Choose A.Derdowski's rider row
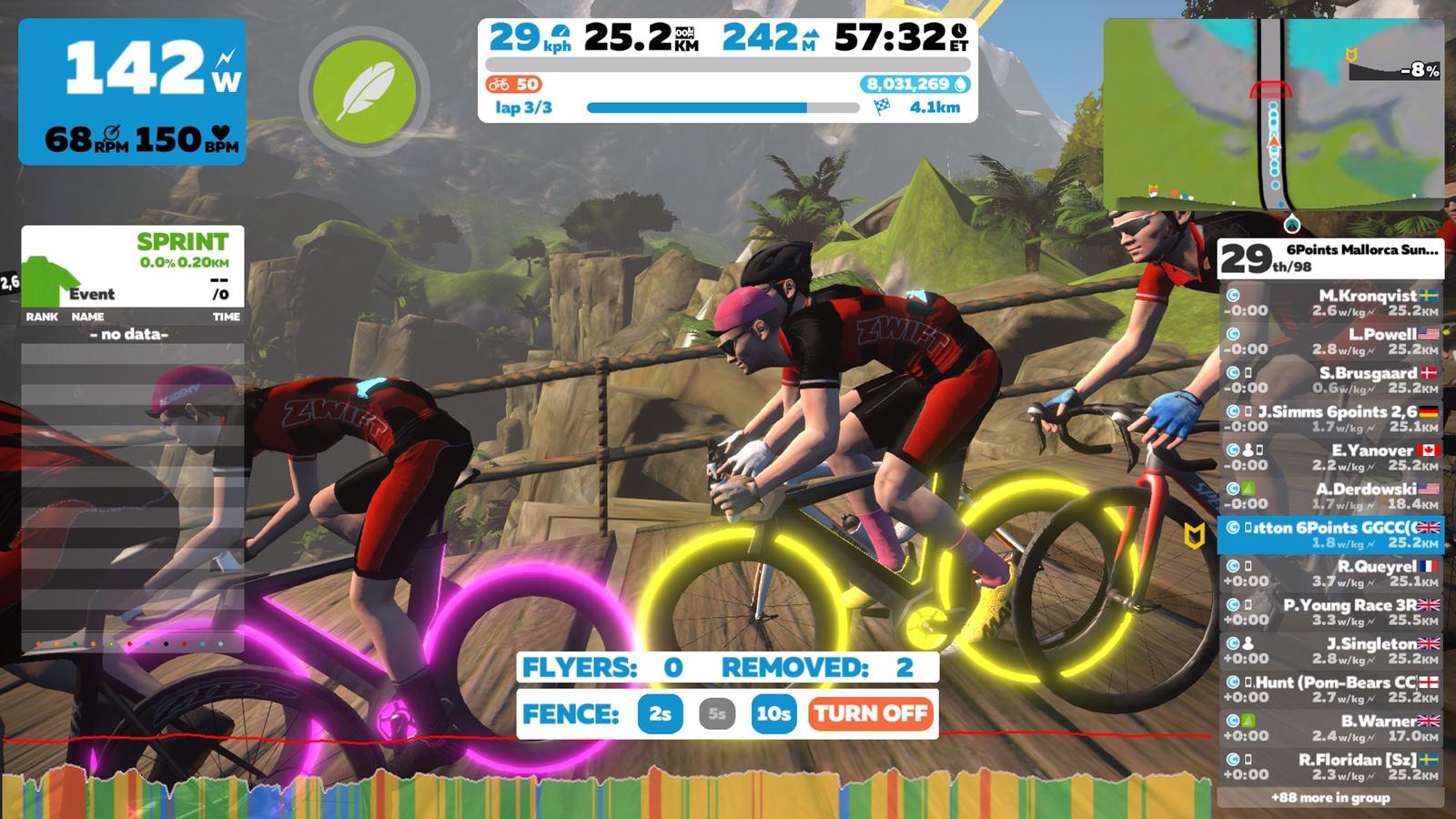1456x819 pixels. pos(1330,496)
